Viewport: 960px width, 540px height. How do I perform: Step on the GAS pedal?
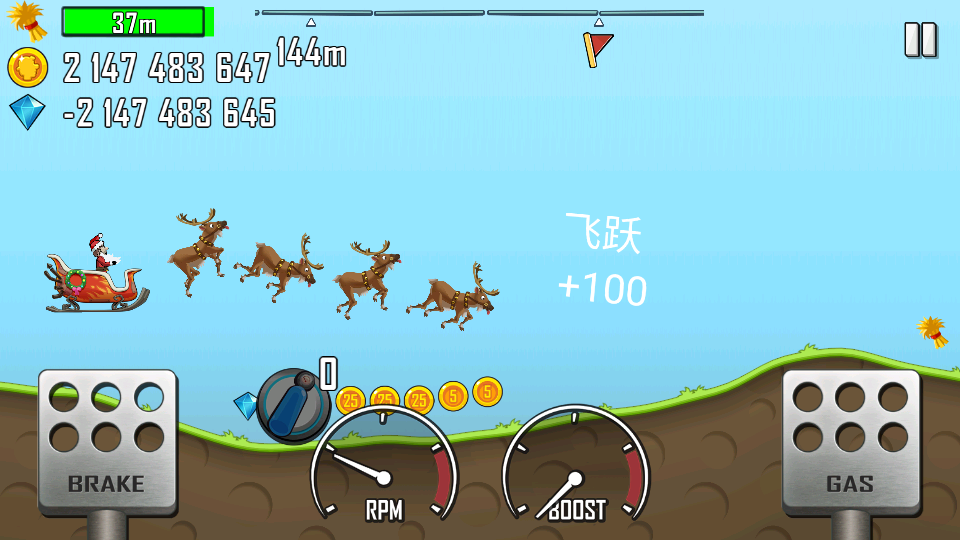pyautogui.click(x=850, y=441)
